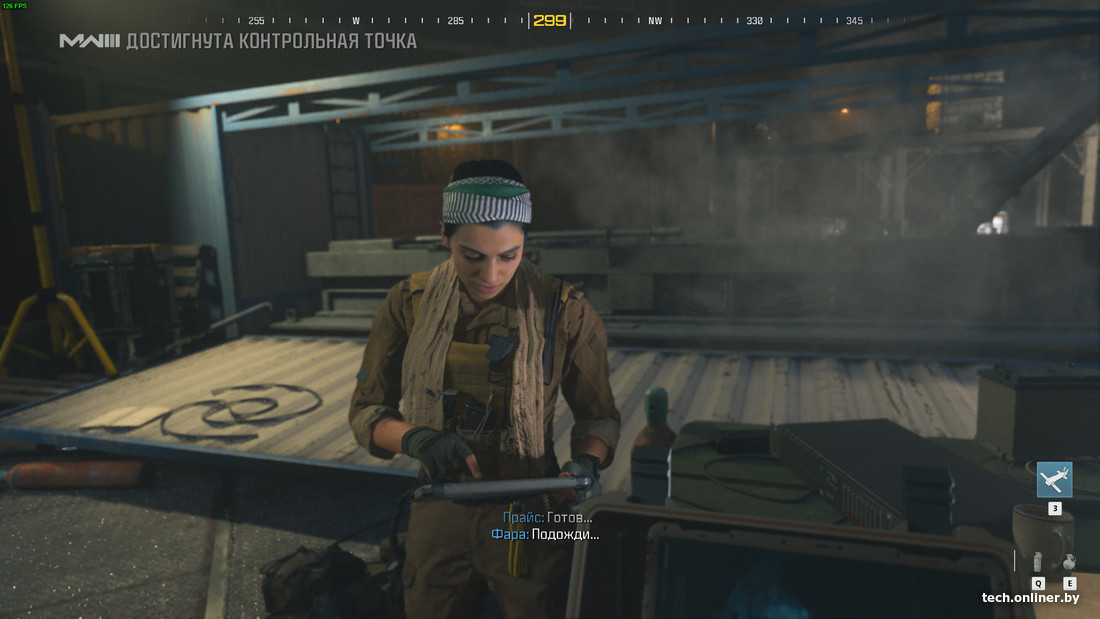Click the compass heading strip showing 299

pyautogui.click(x=549, y=20)
